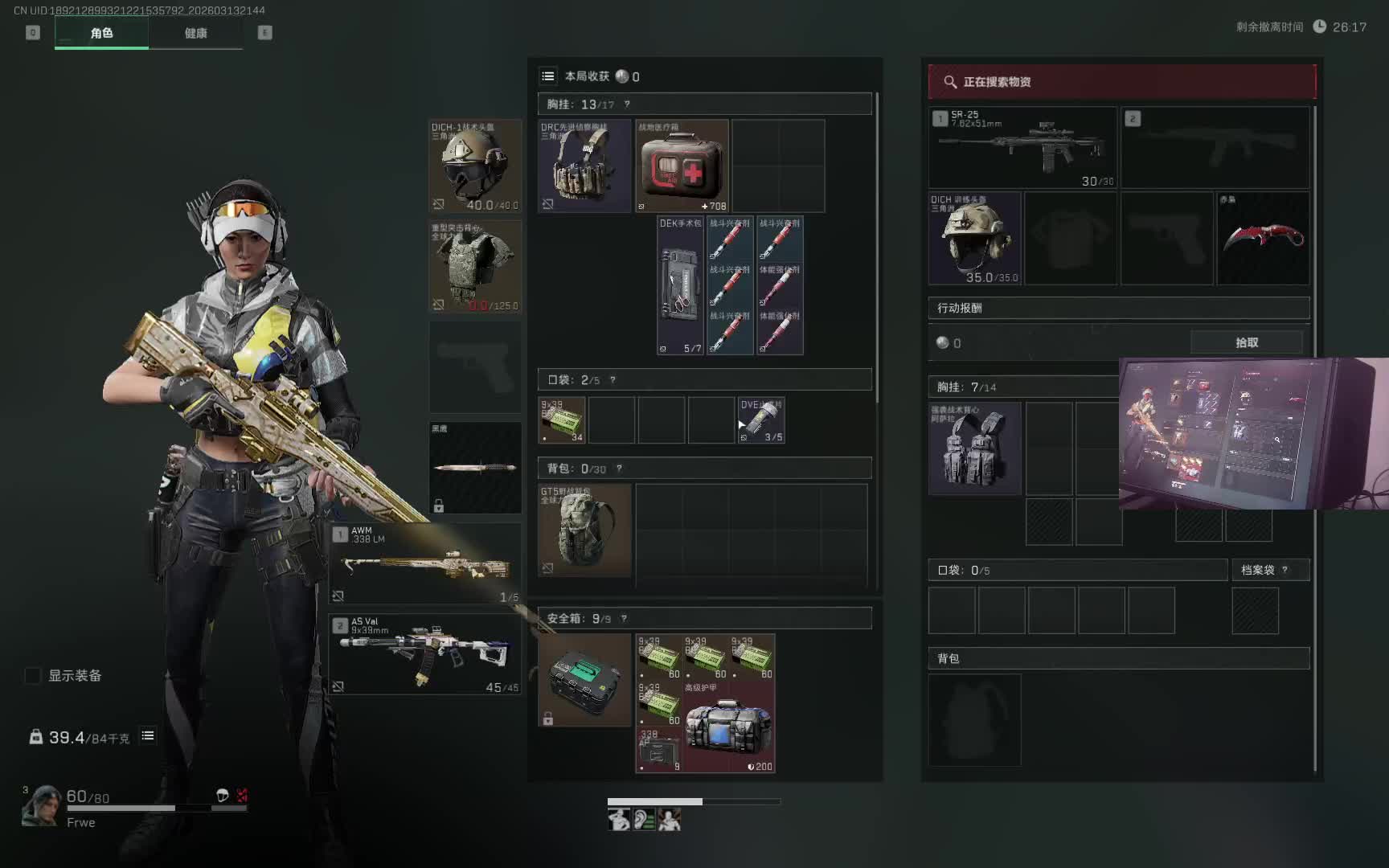The width and height of the screenshot is (1389, 868).
Task: Switch to the 角色 tab
Action: coord(101,33)
